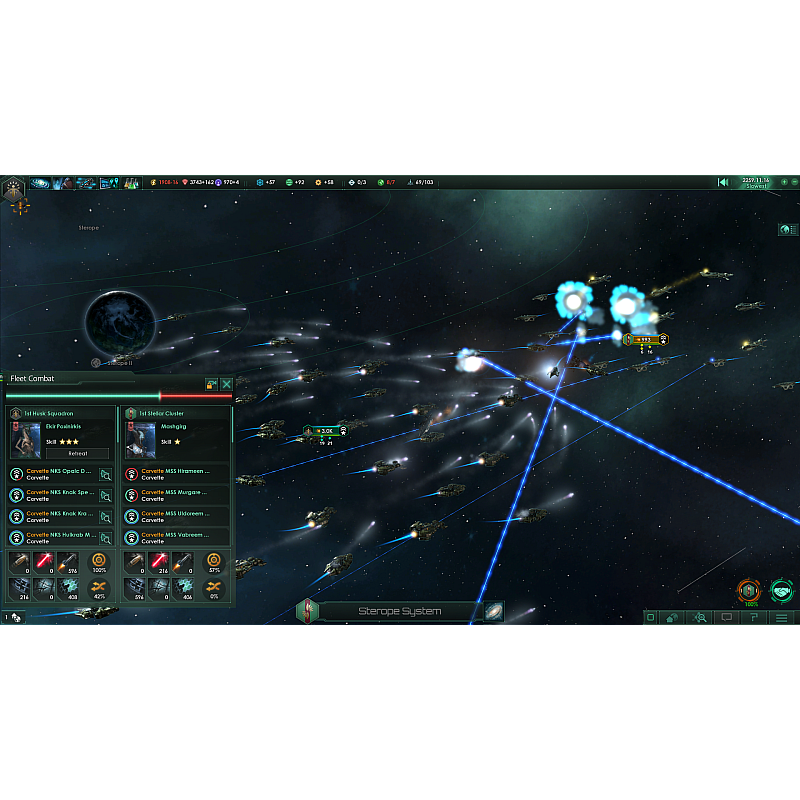Viewport: 800px width, 800px height.
Task: Slow down game speed with rewind button
Action: tap(723, 182)
